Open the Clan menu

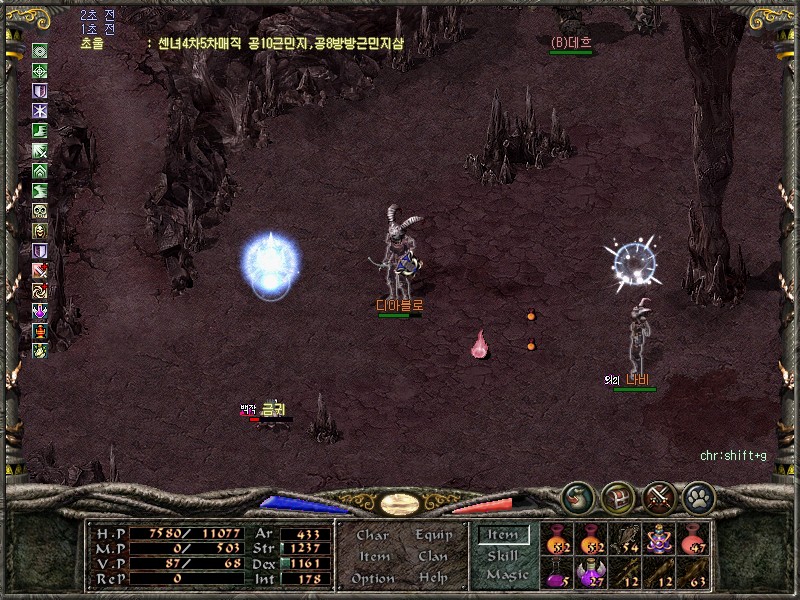[x=432, y=557]
